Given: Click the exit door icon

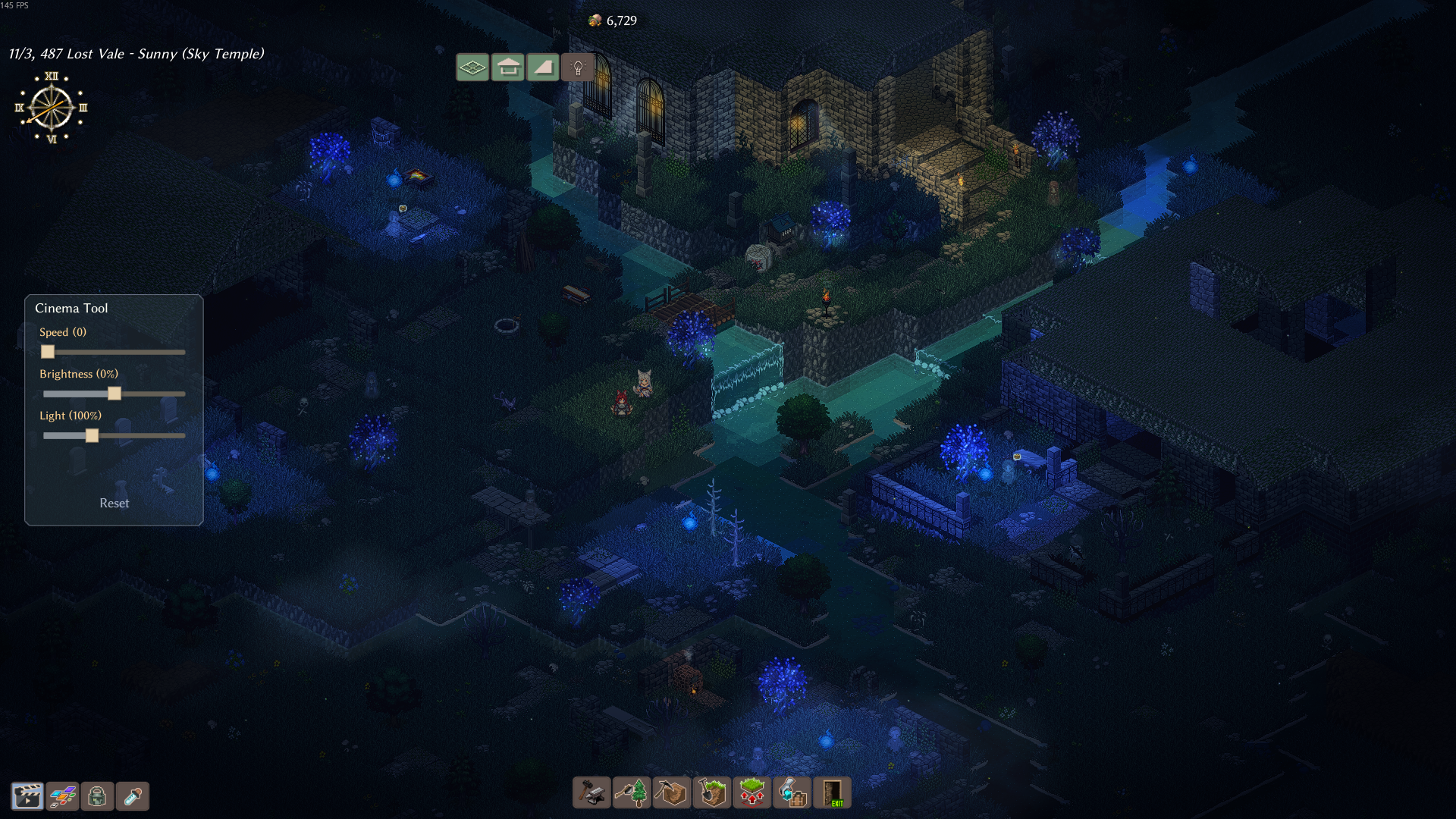Looking at the screenshot, I should click(832, 793).
